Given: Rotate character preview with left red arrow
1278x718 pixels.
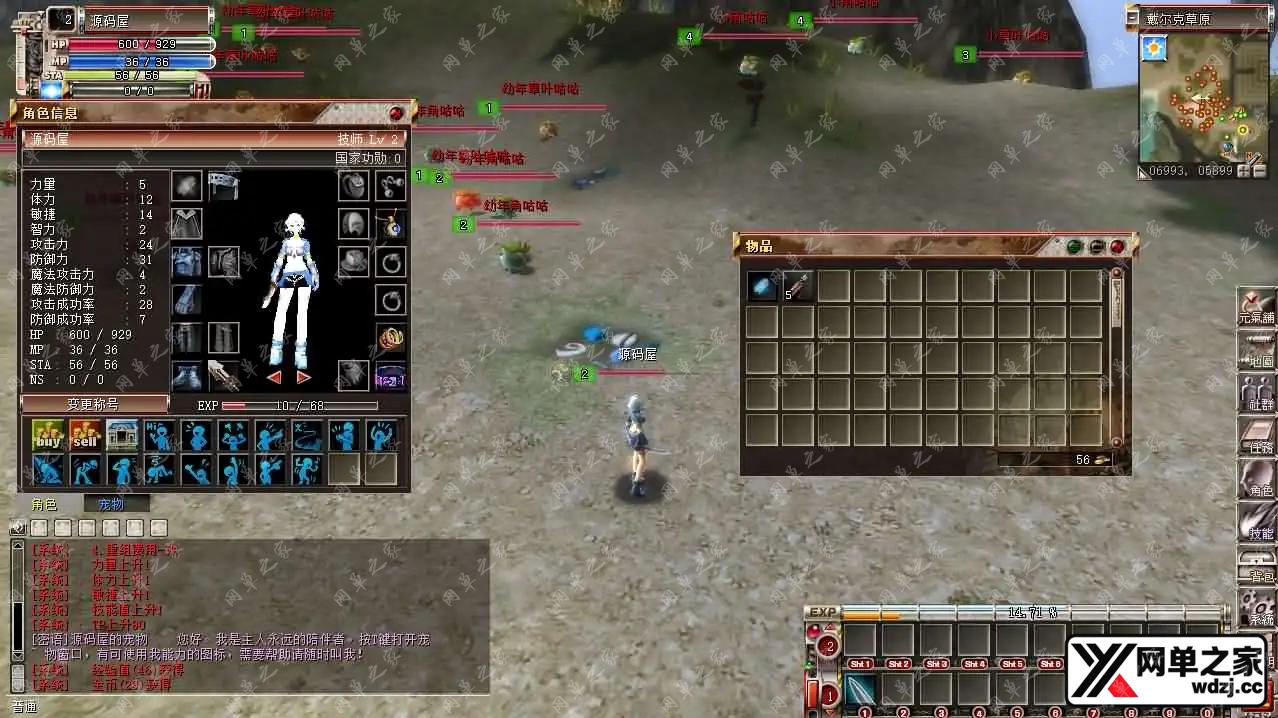Looking at the screenshot, I should click(273, 377).
